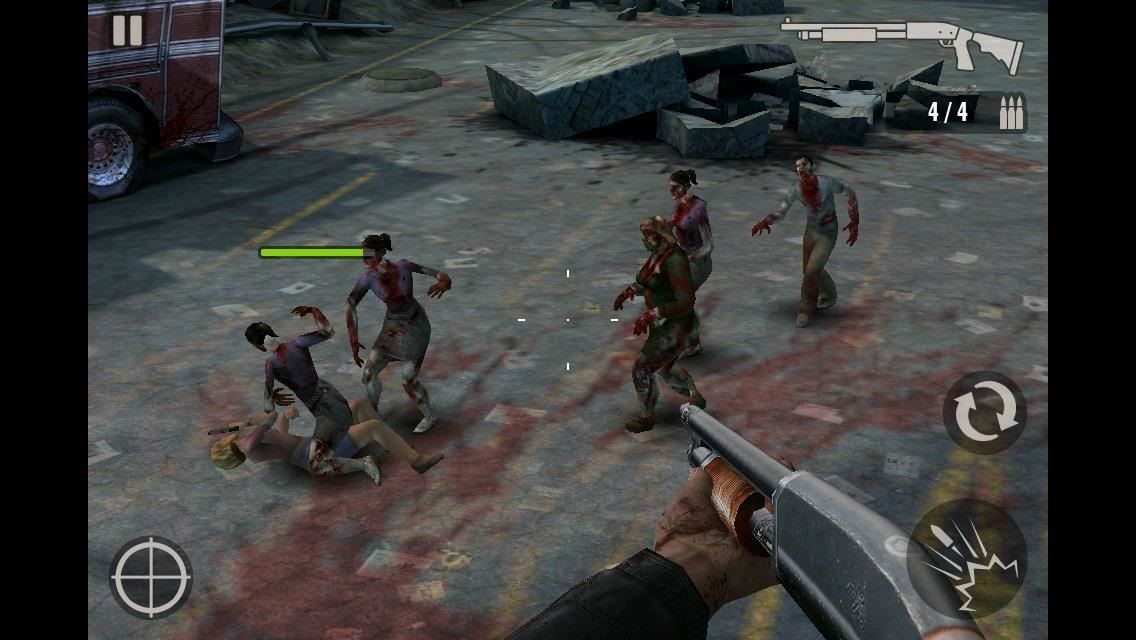This screenshot has width=1136, height=640.
Task: Pause the game
Action: click(127, 31)
